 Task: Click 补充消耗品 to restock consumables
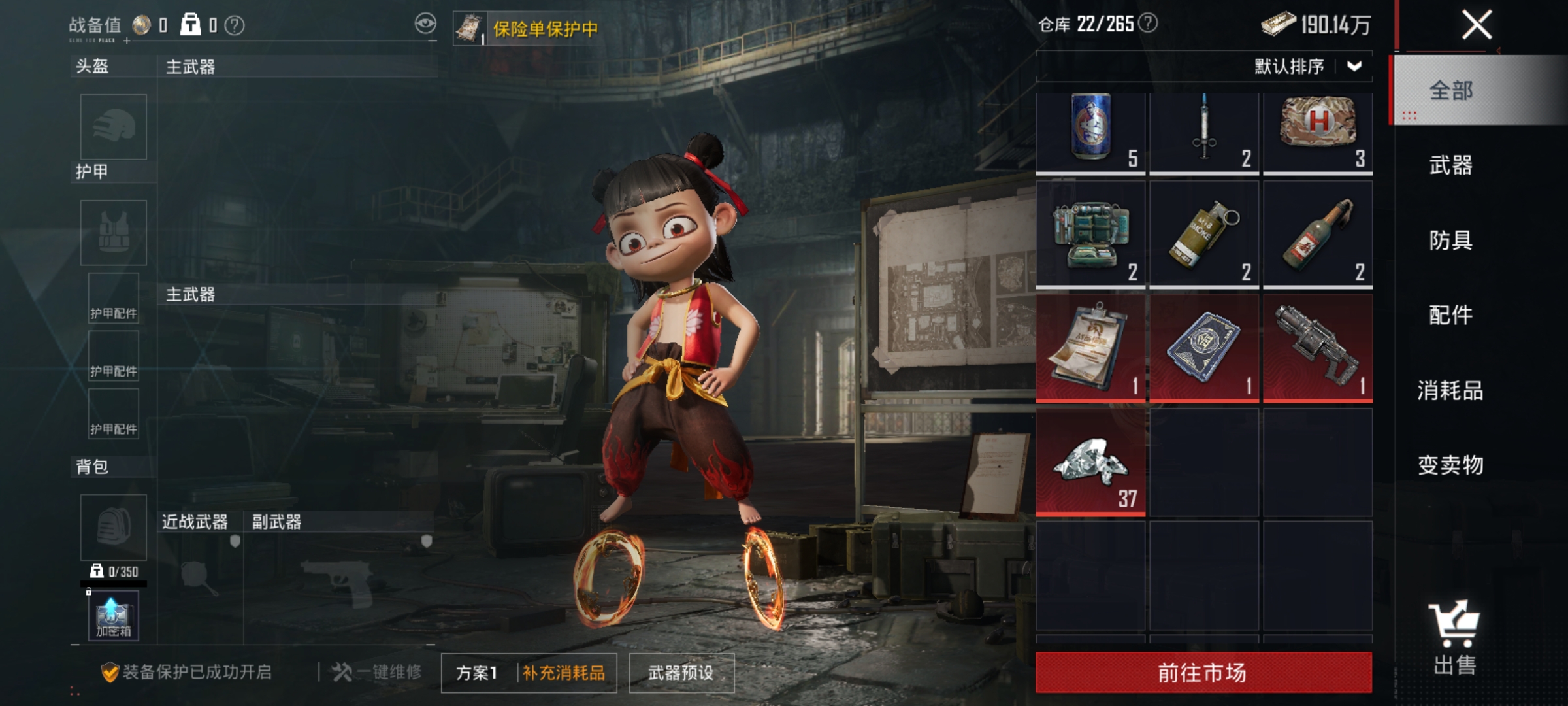(x=564, y=673)
